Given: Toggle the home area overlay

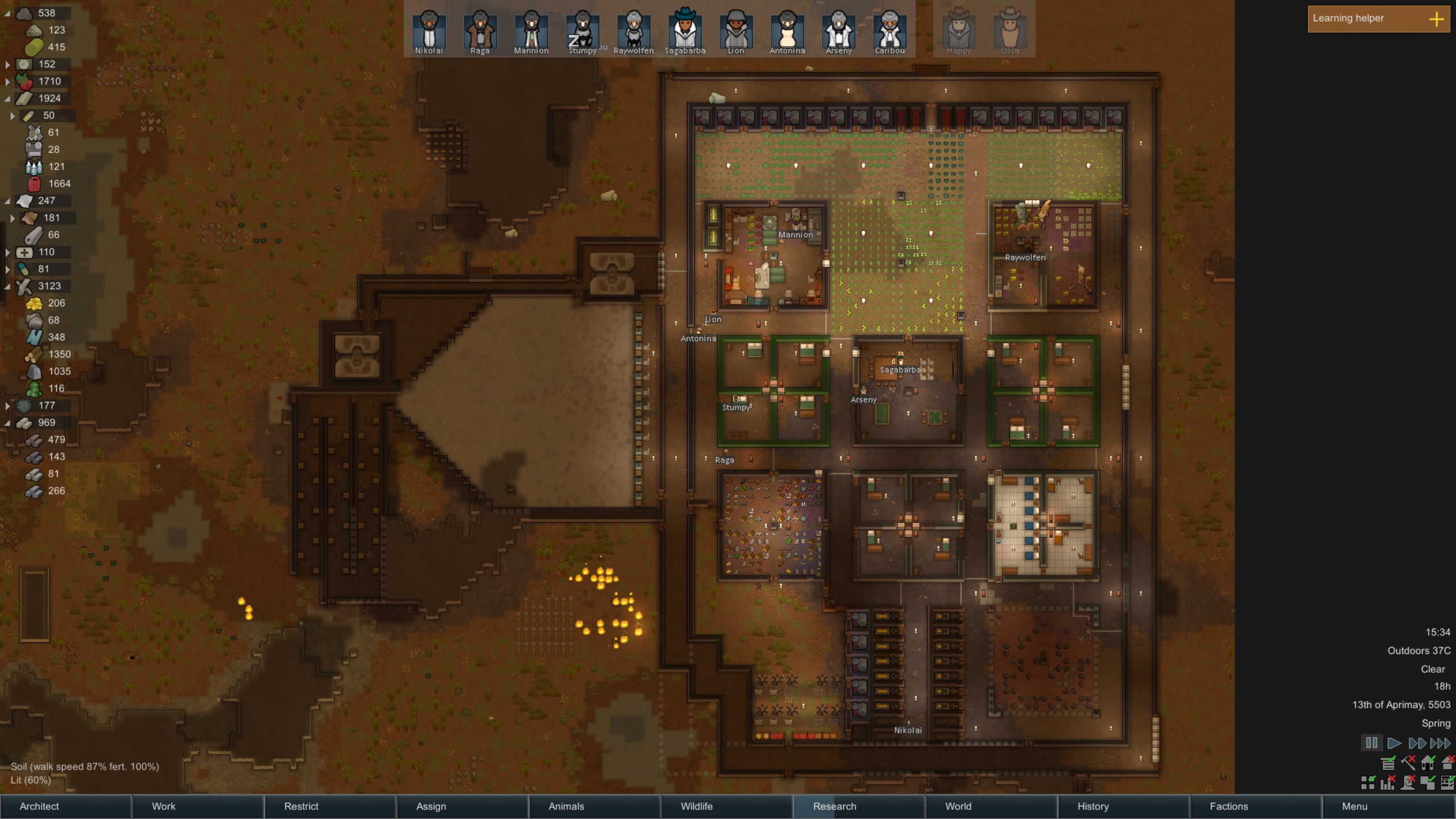Looking at the screenshot, I should pyautogui.click(x=1428, y=763).
